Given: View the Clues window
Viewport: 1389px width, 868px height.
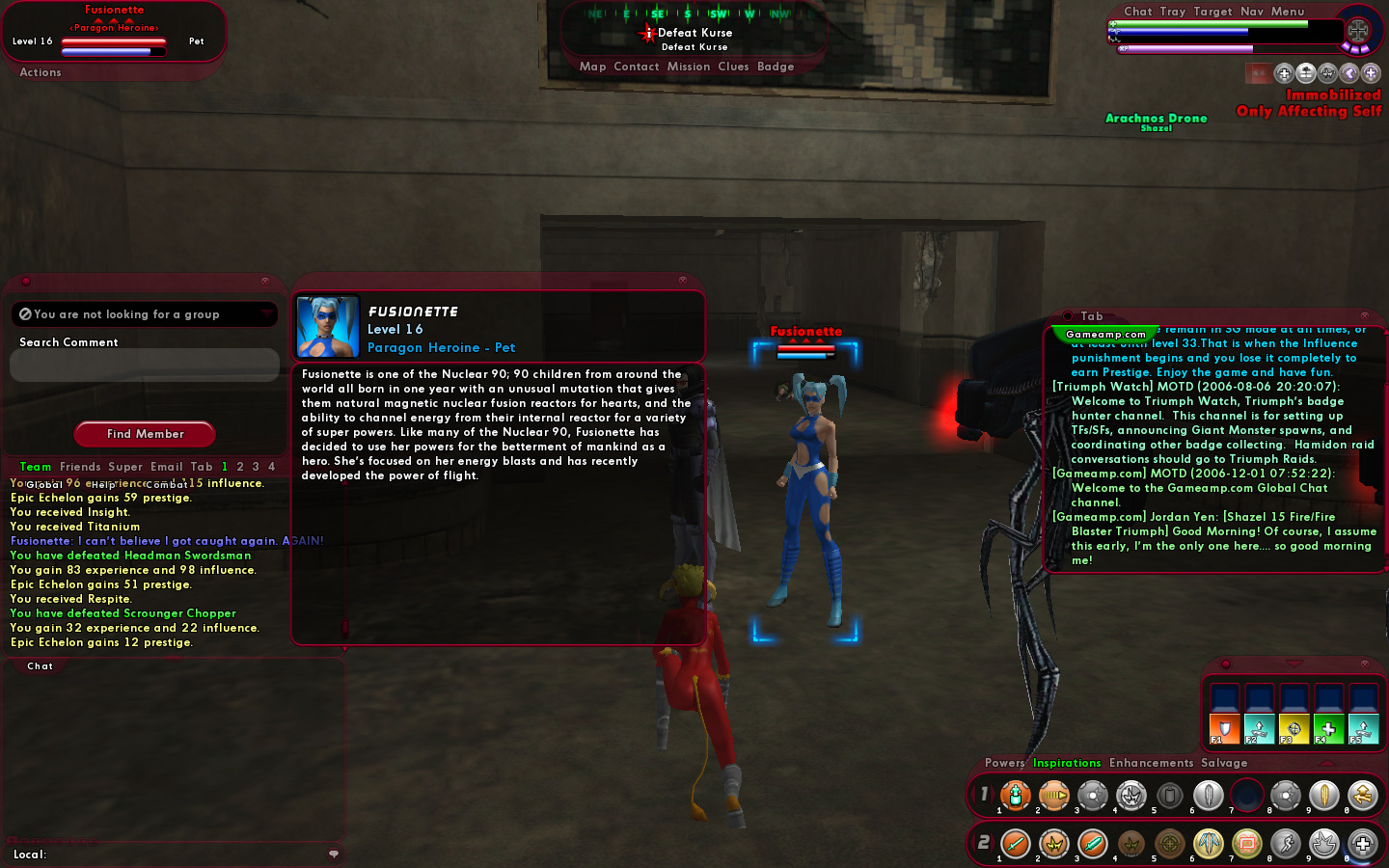Looking at the screenshot, I should (733, 68).
